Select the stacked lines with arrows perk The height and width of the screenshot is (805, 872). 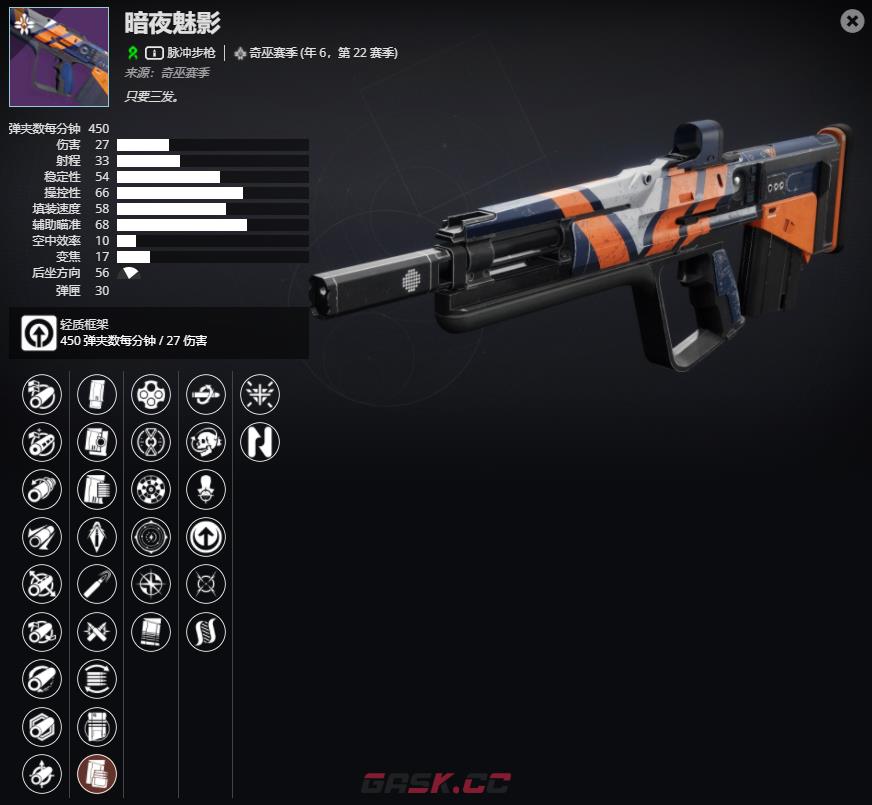click(x=97, y=679)
